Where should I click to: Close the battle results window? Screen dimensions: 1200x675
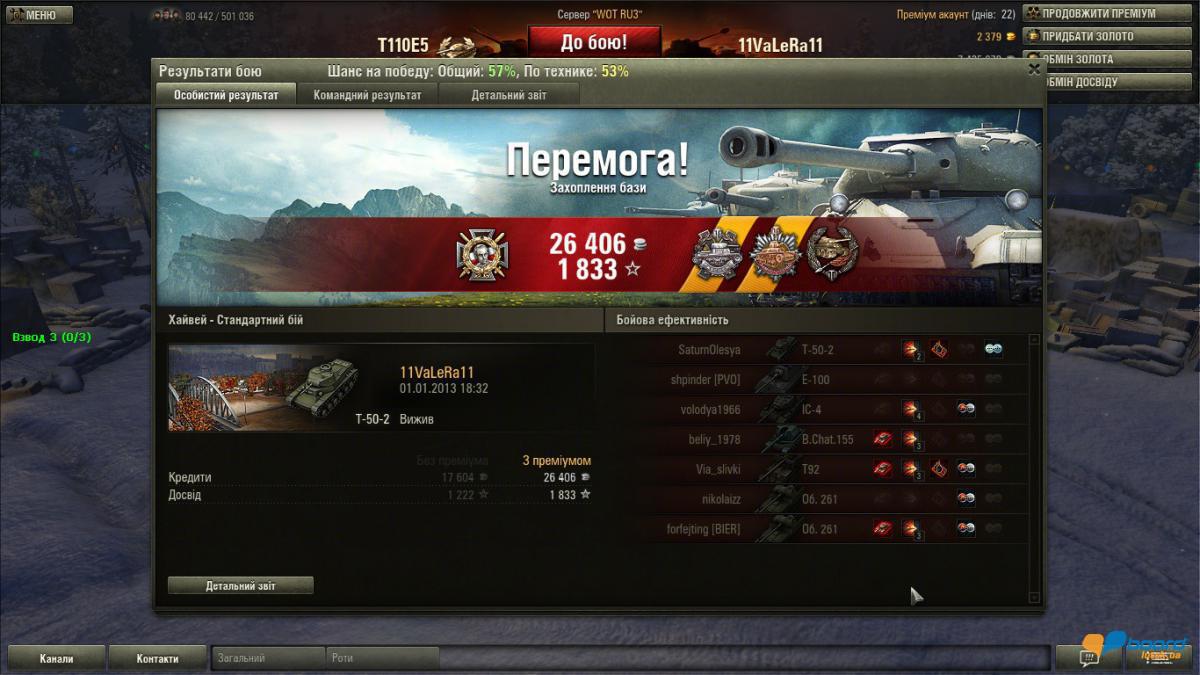1034,70
